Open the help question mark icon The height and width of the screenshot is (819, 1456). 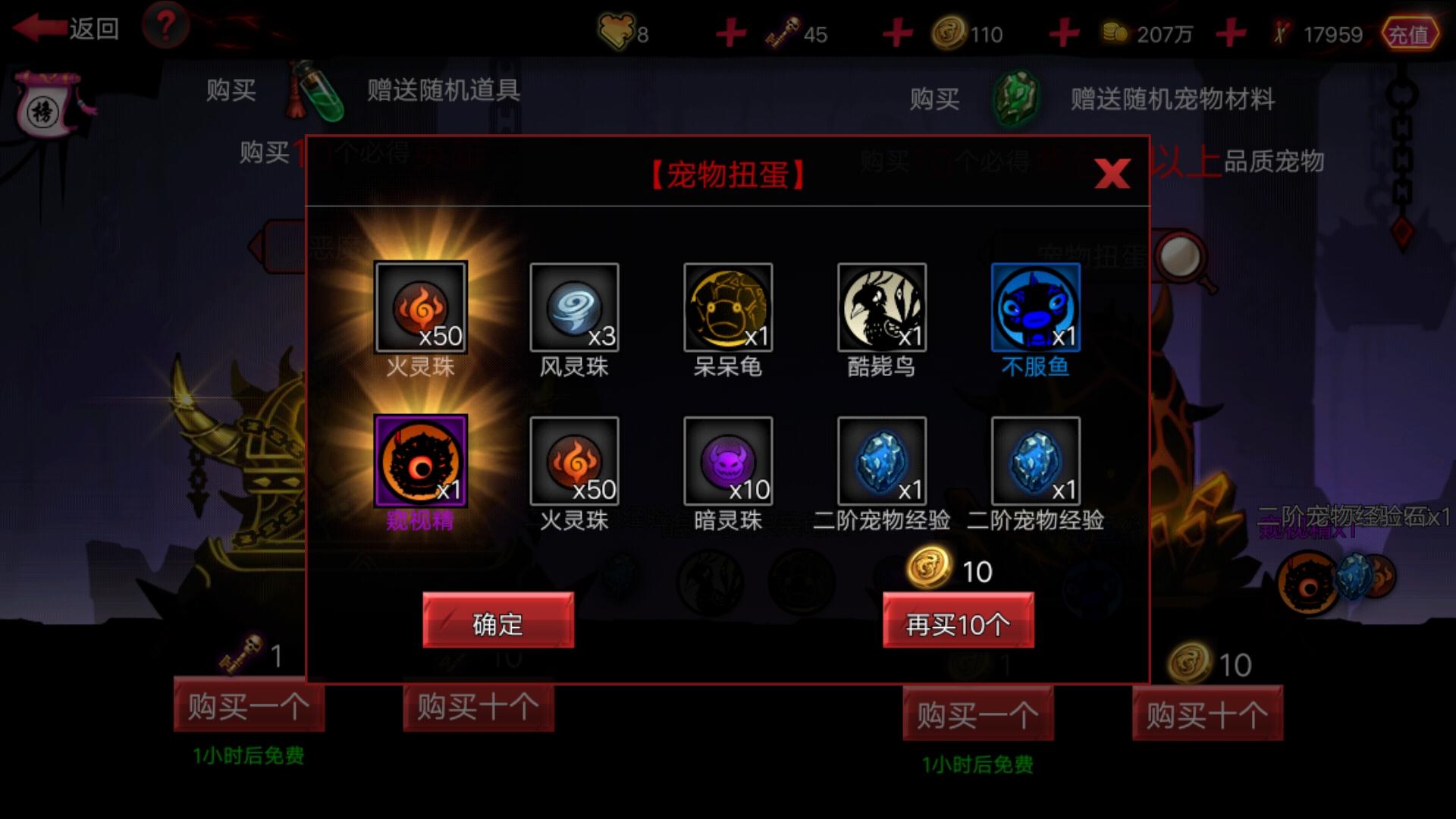[165, 24]
